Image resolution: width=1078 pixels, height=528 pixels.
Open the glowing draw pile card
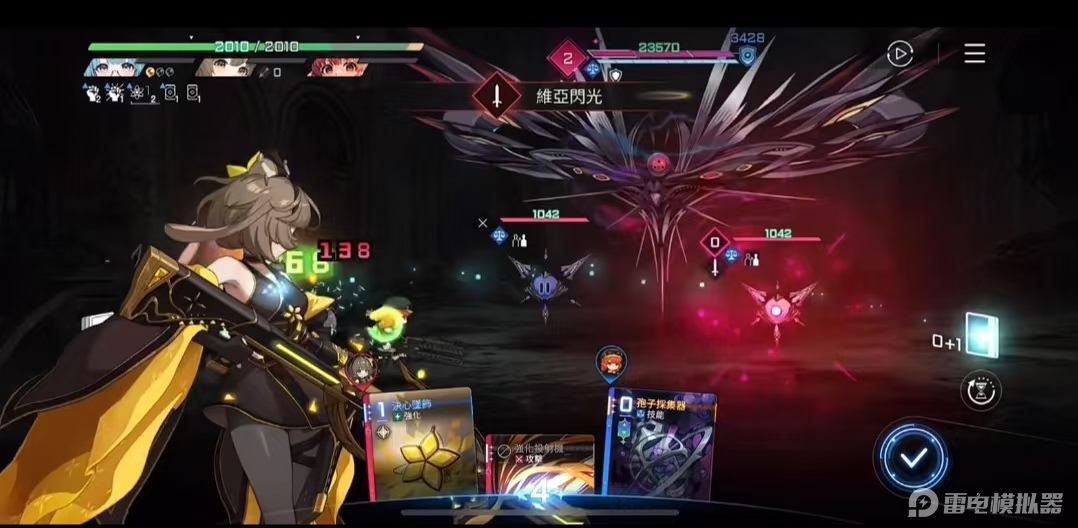[983, 337]
